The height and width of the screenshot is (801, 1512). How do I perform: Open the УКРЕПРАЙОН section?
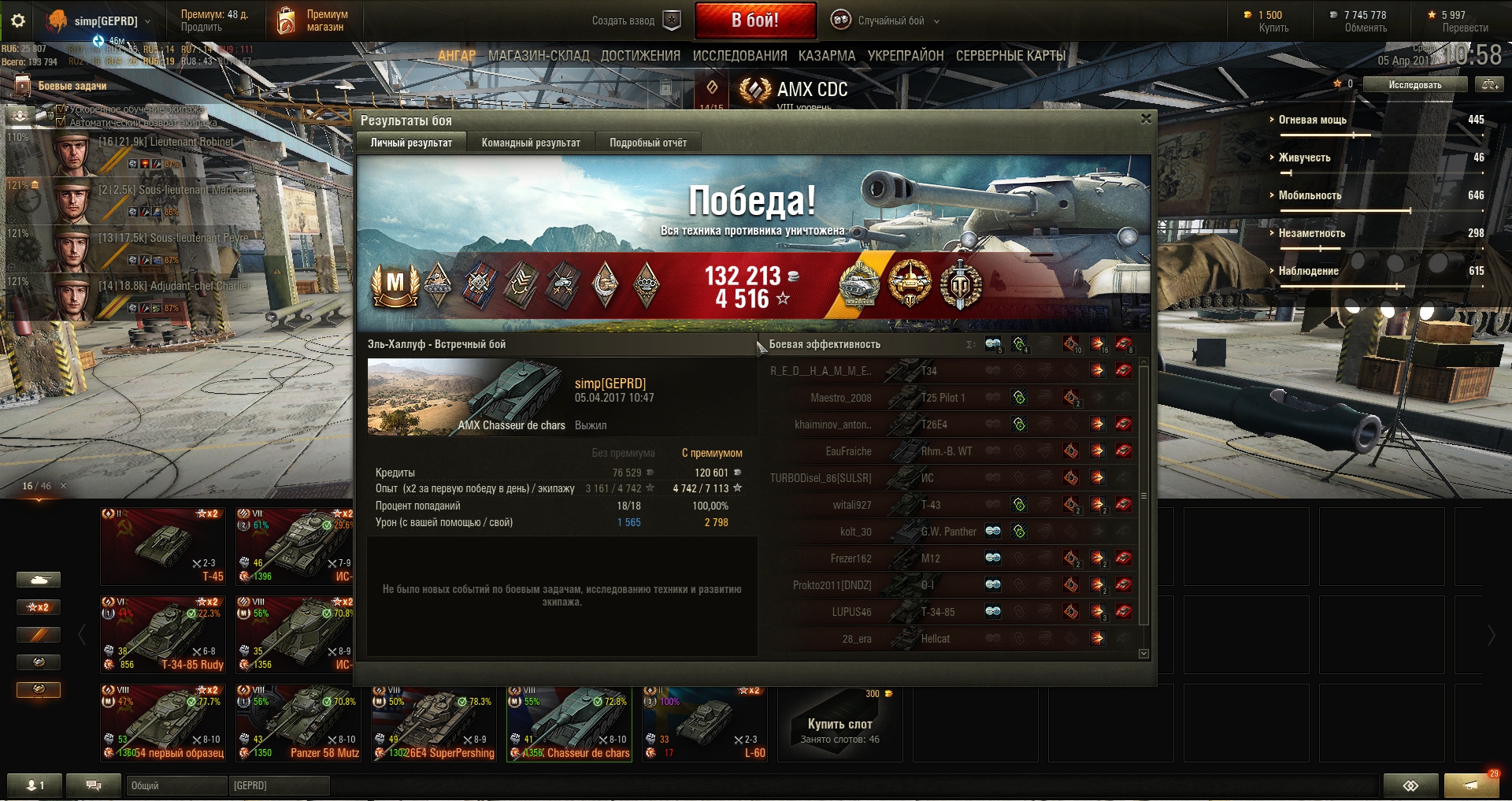pyautogui.click(x=906, y=56)
